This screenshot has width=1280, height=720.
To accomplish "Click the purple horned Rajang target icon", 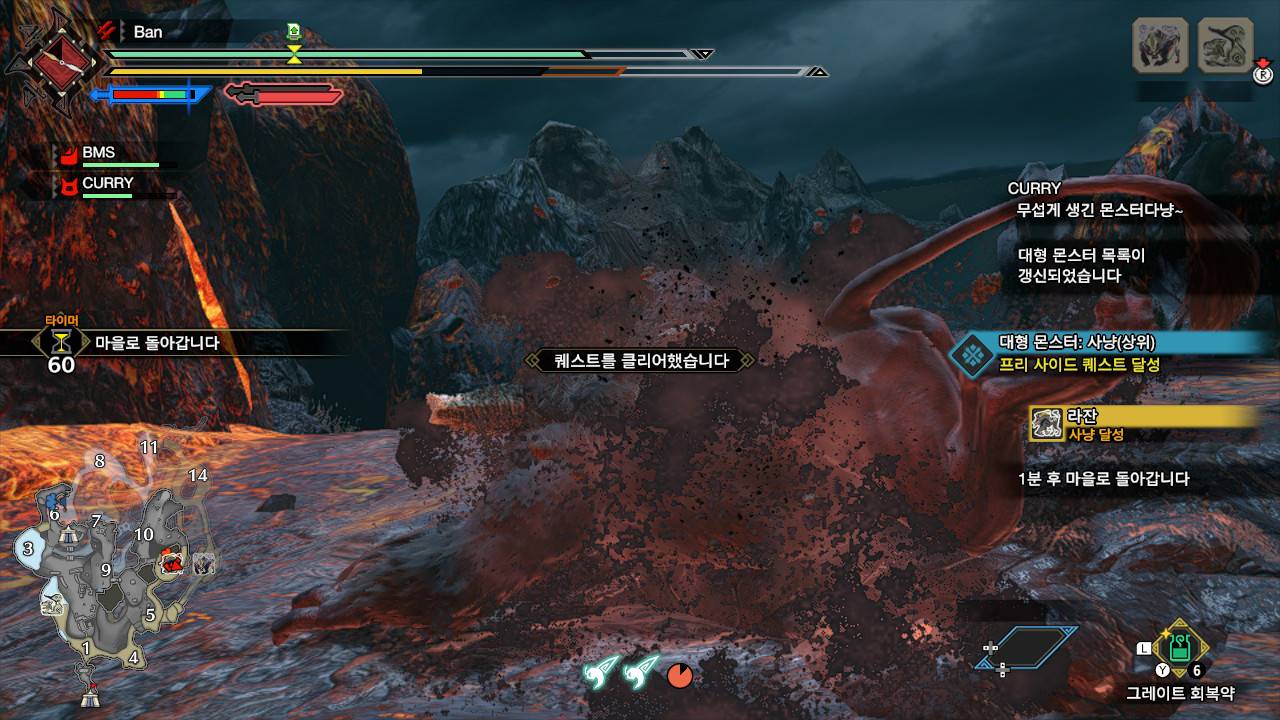I will [1160, 45].
